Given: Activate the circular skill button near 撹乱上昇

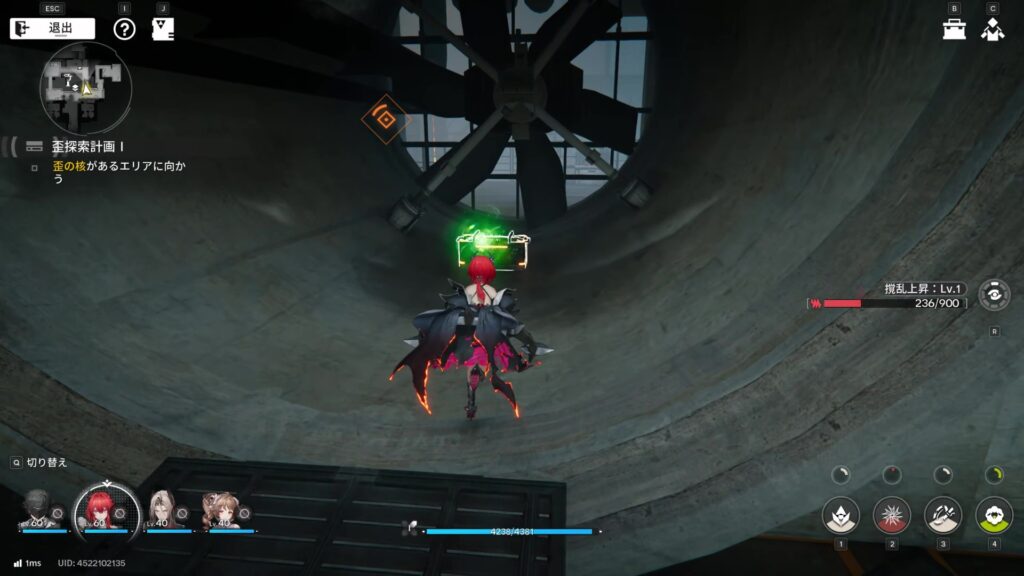Looking at the screenshot, I should [x=994, y=296].
